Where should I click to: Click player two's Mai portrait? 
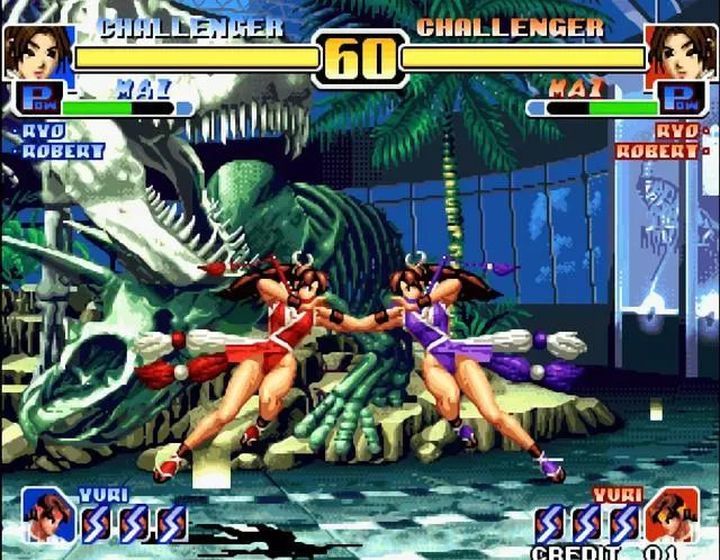tap(682, 52)
